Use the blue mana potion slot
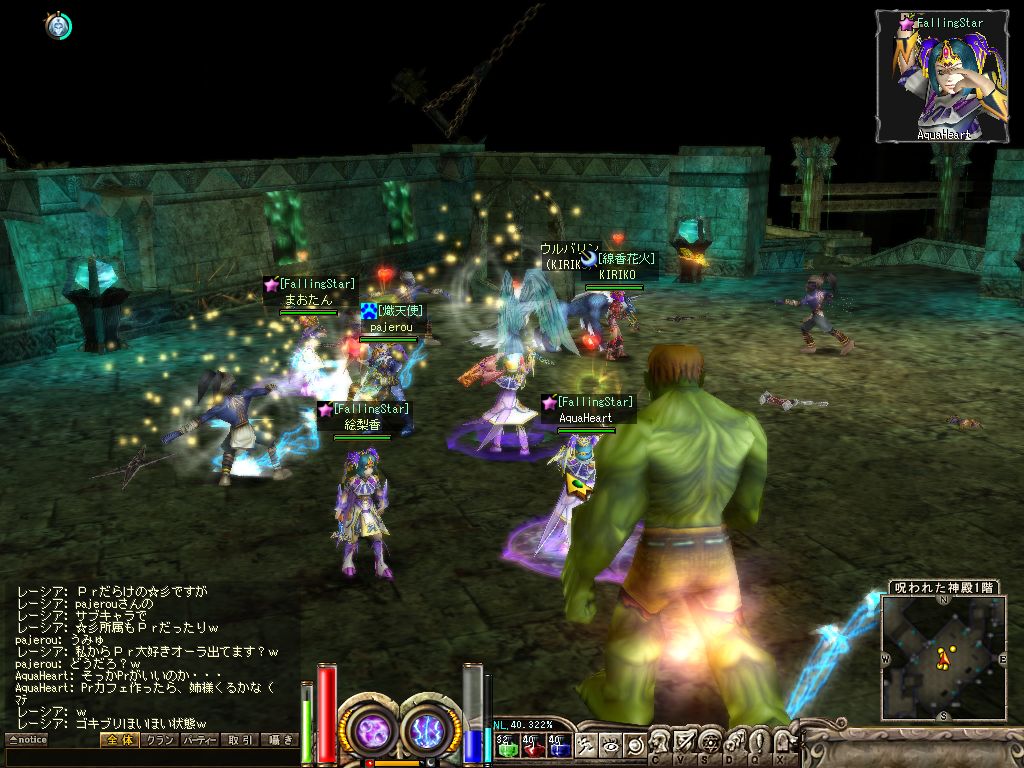 click(x=559, y=745)
